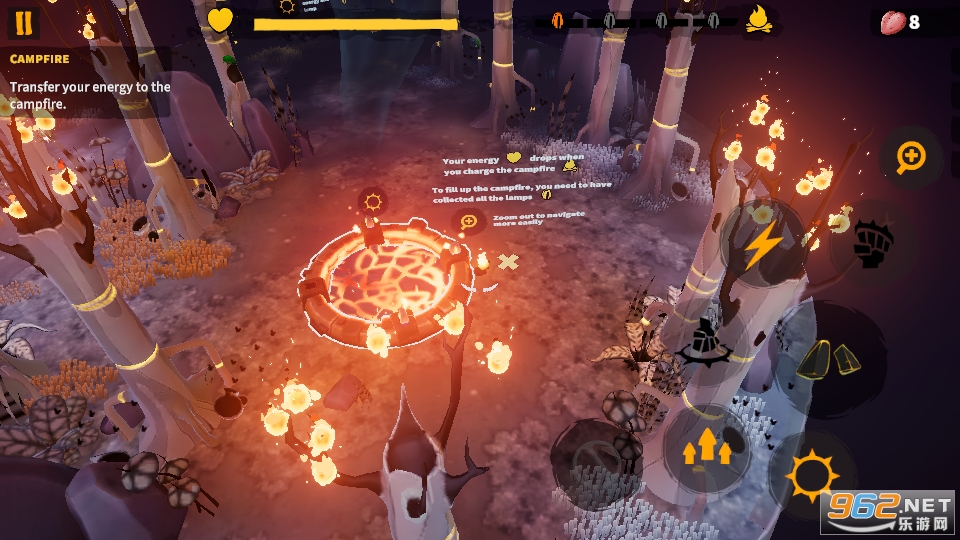The image size is (960, 540).
Task: Select the spiked stomp ability icon
Action: tap(705, 343)
